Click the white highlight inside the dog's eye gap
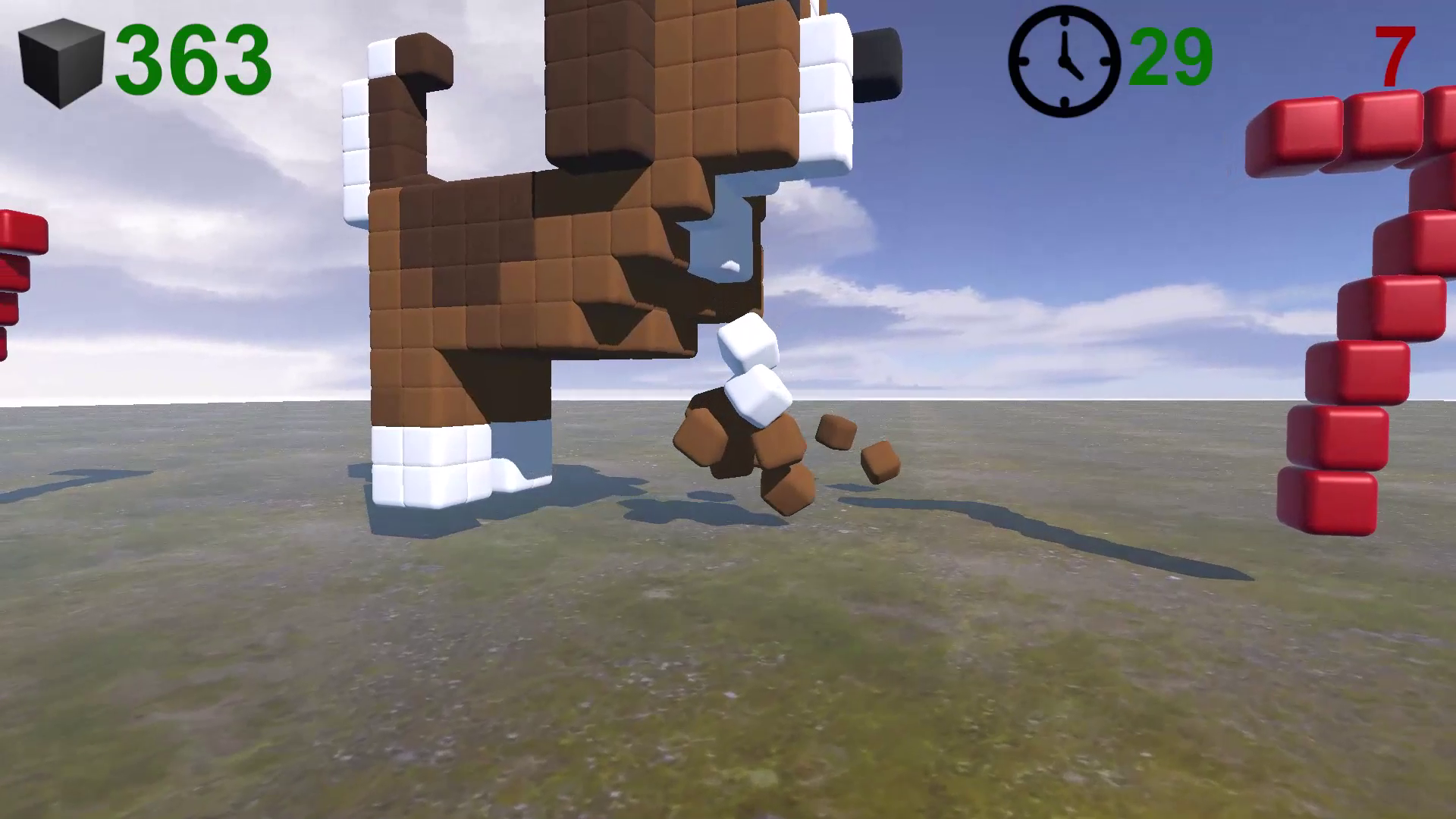Viewport: 1456px width, 819px height. [730, 265]
